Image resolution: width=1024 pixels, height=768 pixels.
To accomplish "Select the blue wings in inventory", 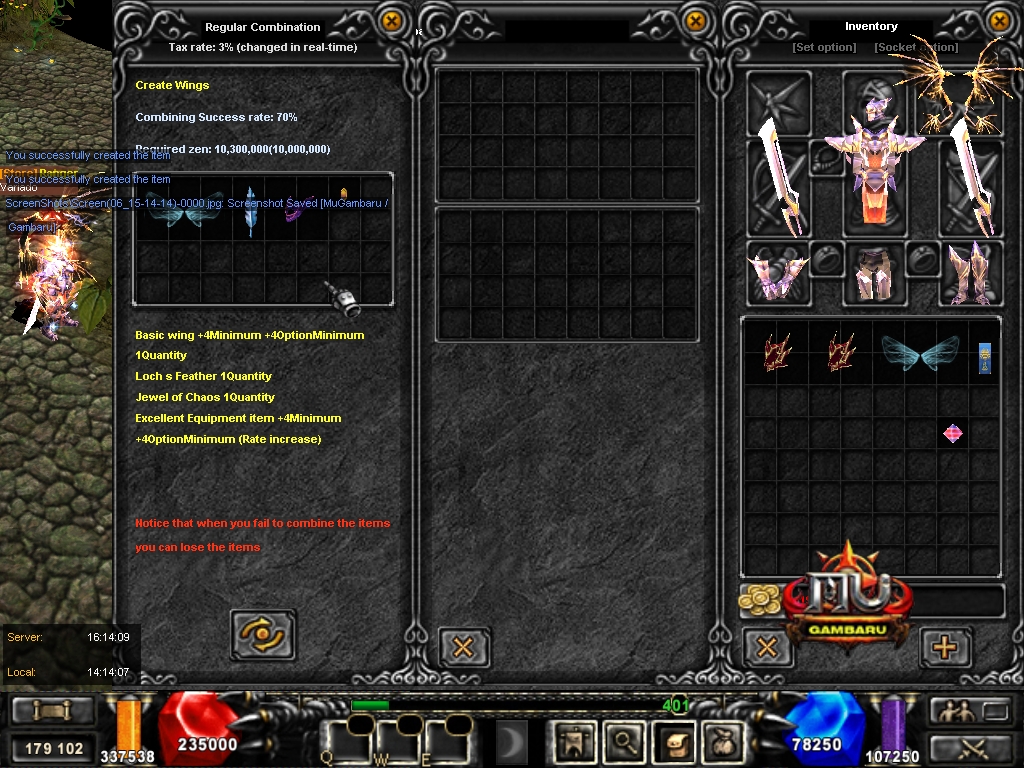I will pos(920,354).
